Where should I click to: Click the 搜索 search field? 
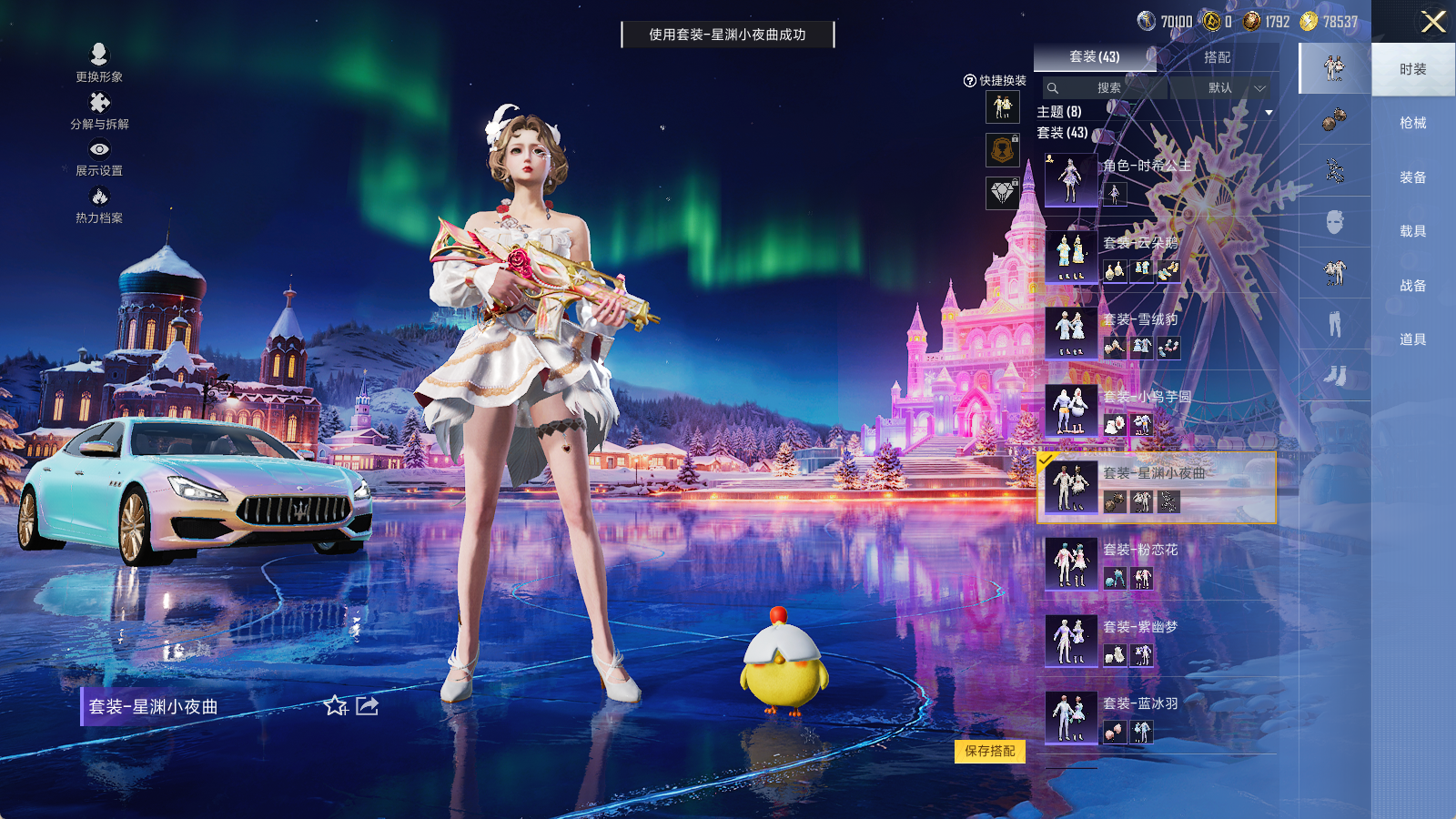point(1107,88)
